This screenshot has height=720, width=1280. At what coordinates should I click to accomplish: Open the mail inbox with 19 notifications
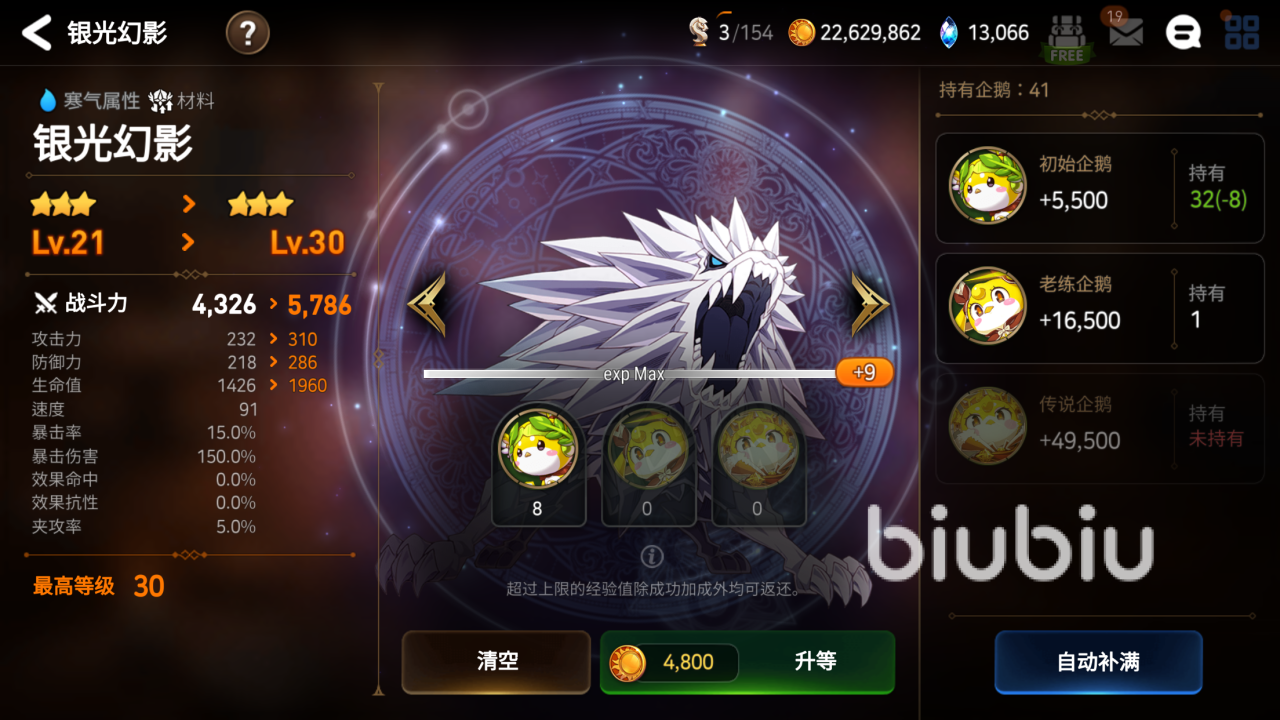point(1126,32)
